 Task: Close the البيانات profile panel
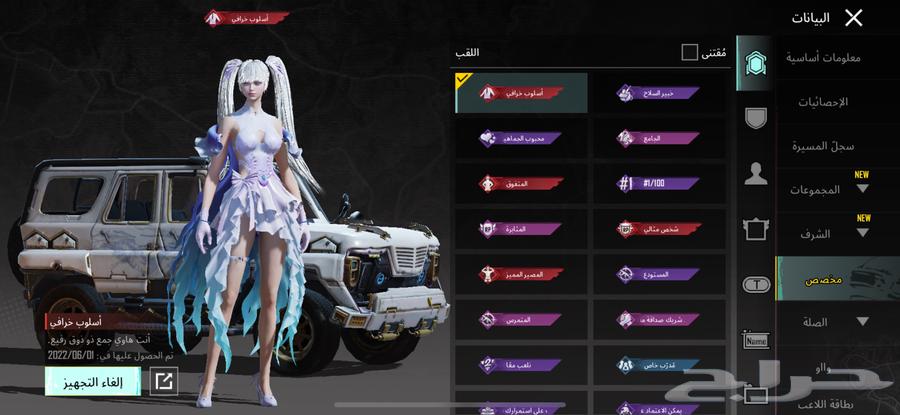[x=853, y=18]
